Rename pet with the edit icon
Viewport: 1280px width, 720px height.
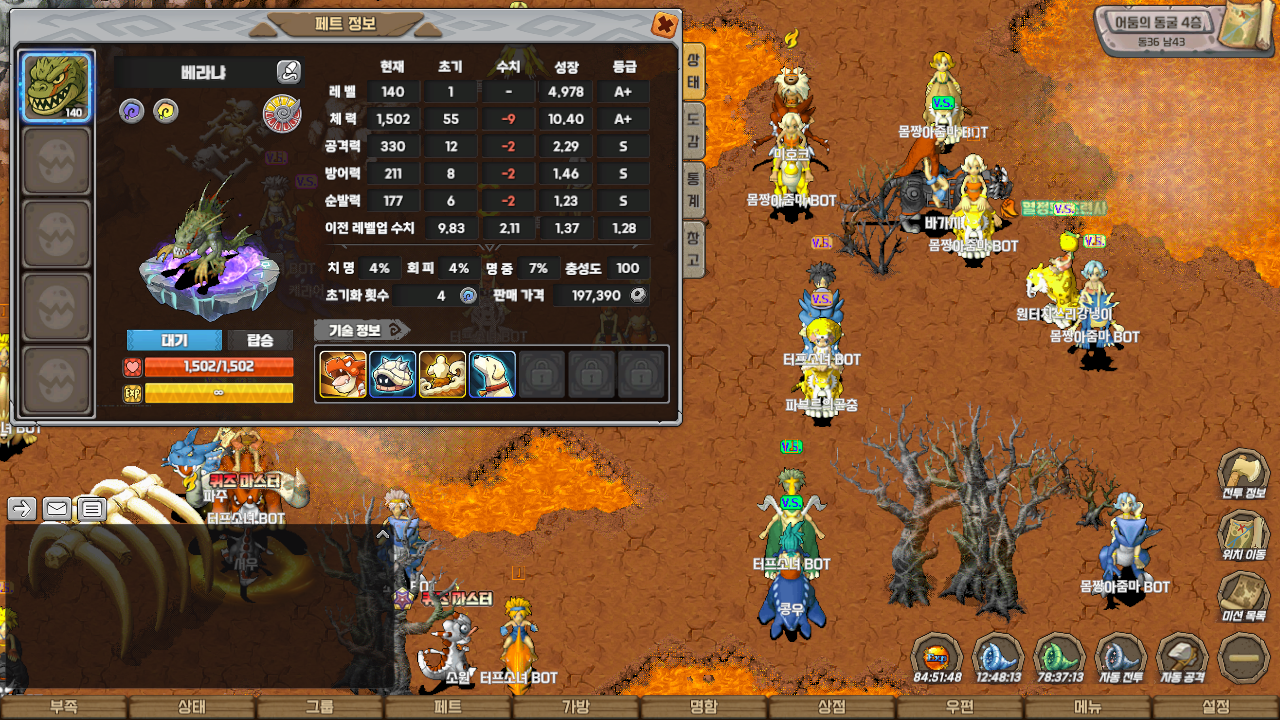pyautogui.click(x=288, y=71)
